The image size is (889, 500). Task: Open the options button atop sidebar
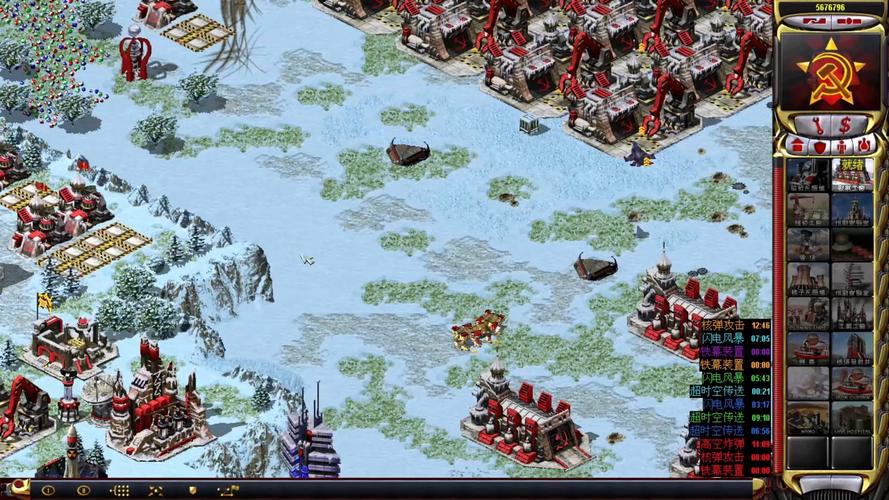850,20
